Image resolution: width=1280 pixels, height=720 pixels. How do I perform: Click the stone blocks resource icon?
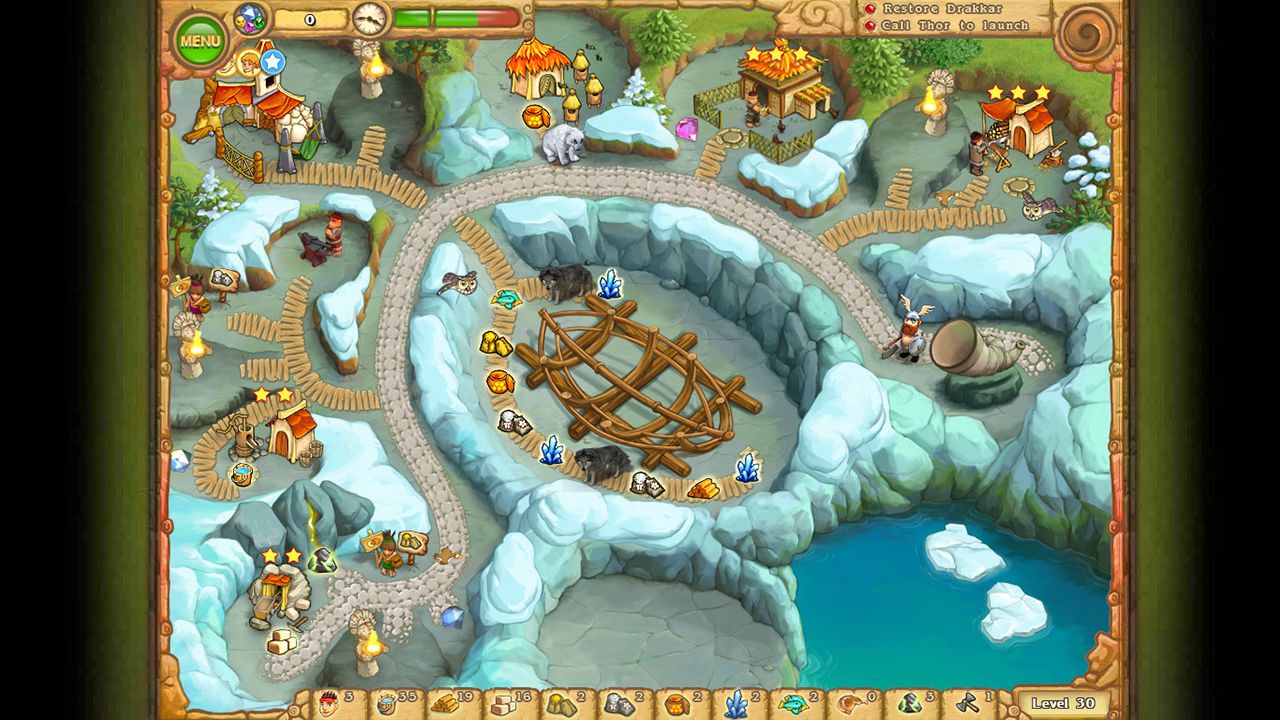[x=502, y=705]
